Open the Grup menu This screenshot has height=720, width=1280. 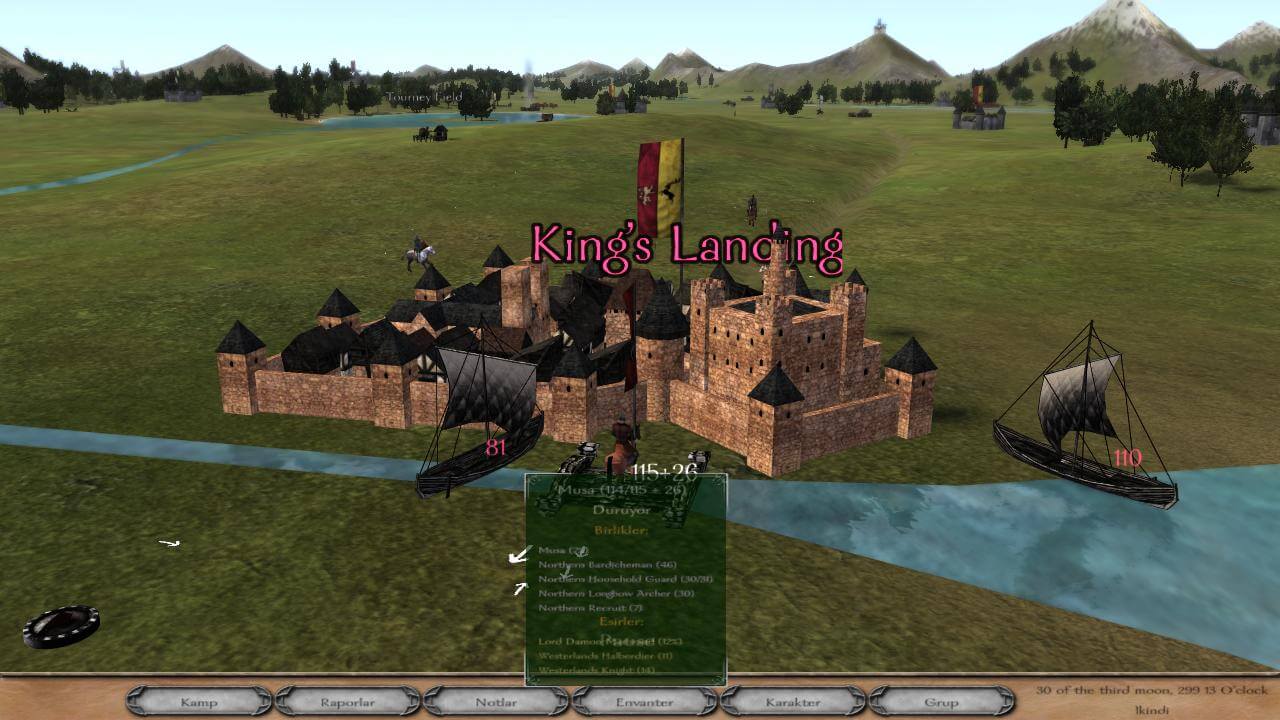[x=938, y=703]
